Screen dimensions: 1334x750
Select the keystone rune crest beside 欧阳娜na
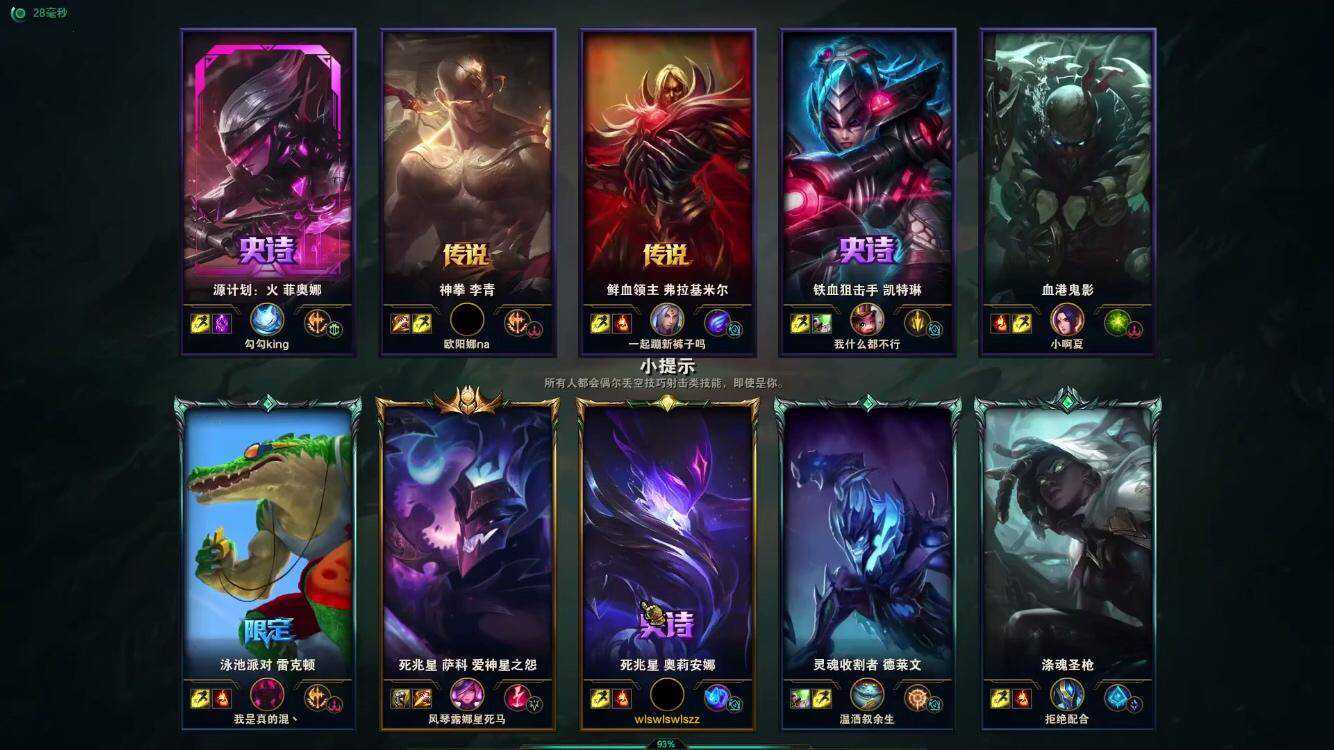516,322
